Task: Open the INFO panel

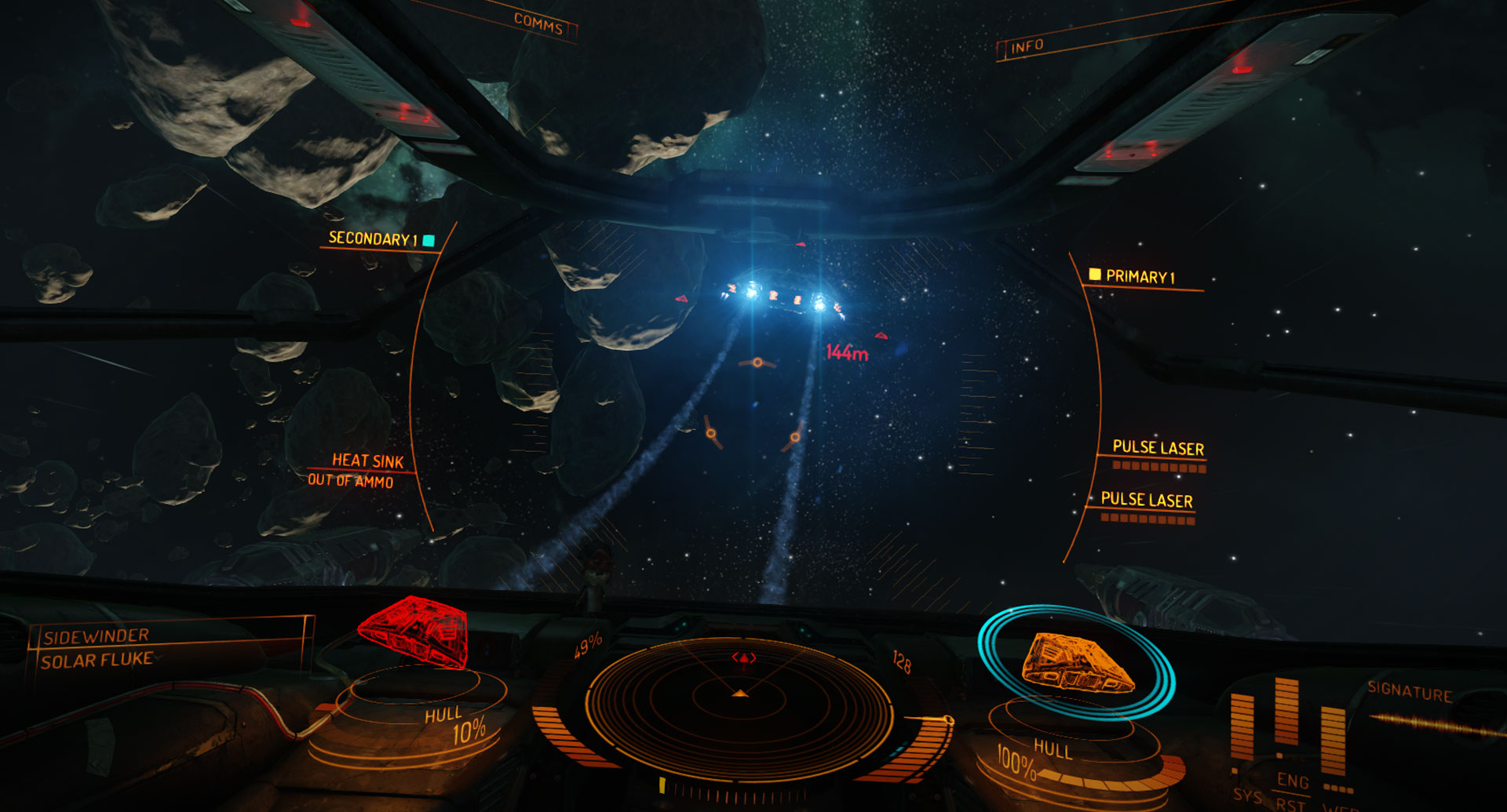Action: tap(1027, 46)
